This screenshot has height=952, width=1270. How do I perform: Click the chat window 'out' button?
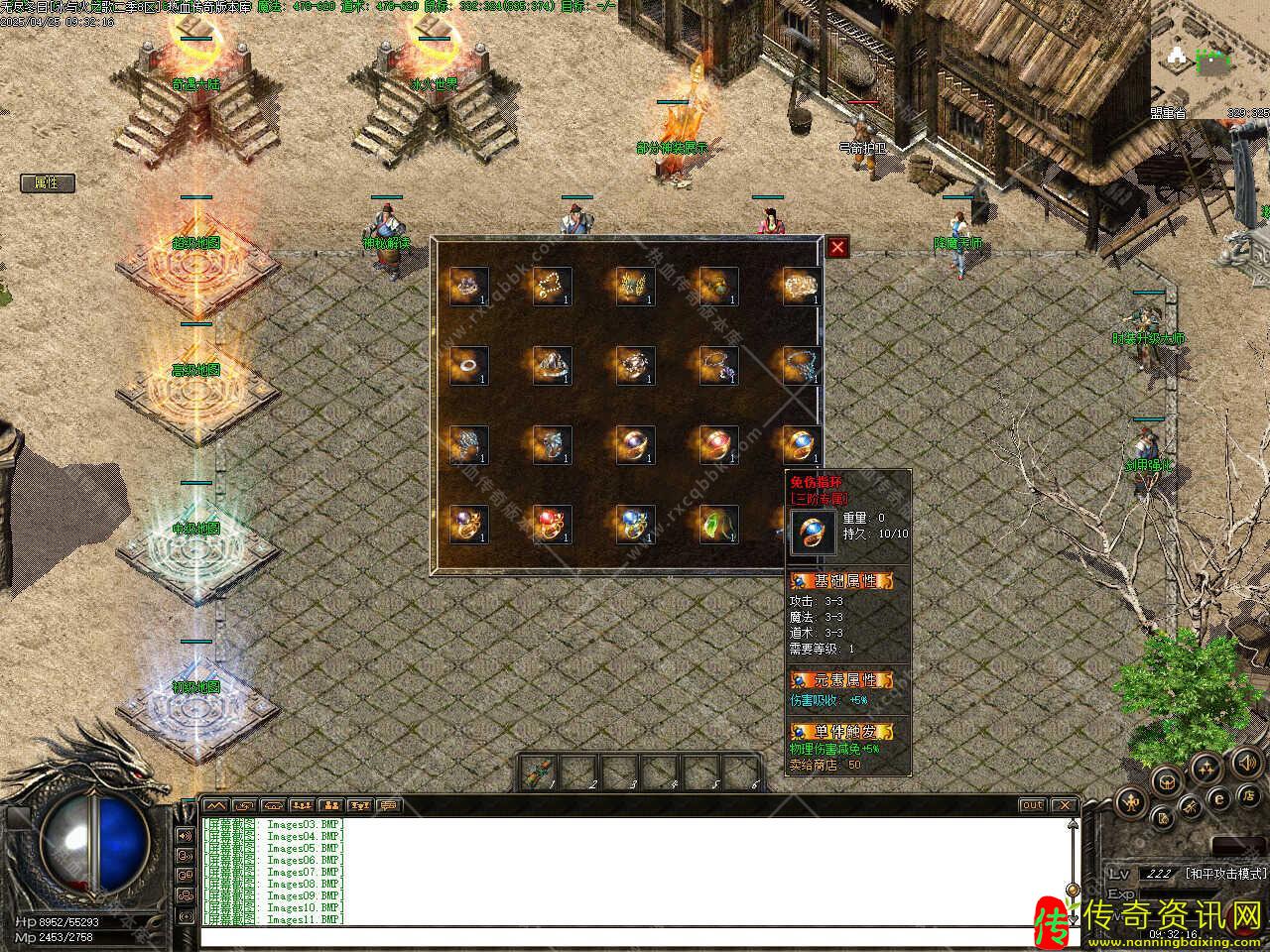(x=1032, y=805)
